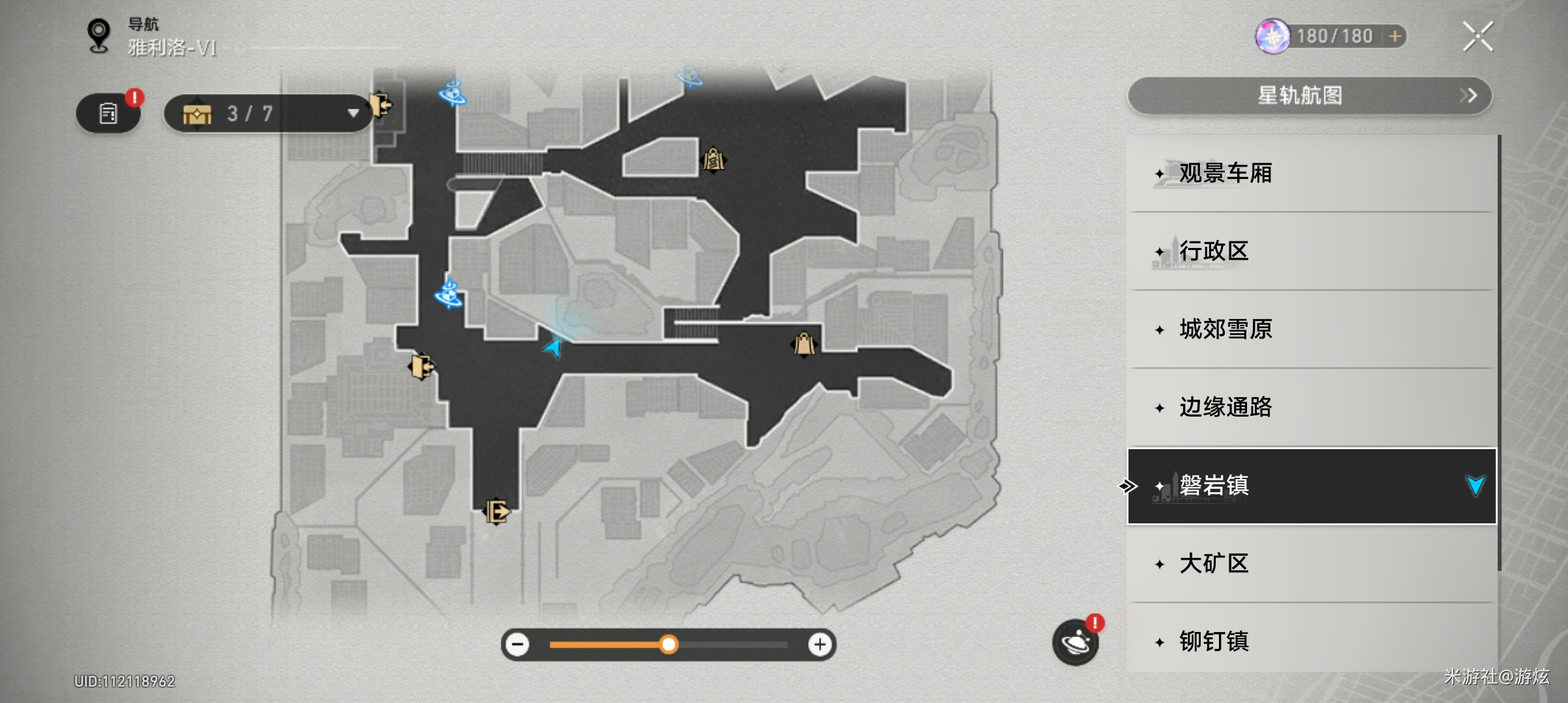This screenshot has width=1568, height=703.
Task: Click the map zoom slider handle
Action: [x=668, y=644]
